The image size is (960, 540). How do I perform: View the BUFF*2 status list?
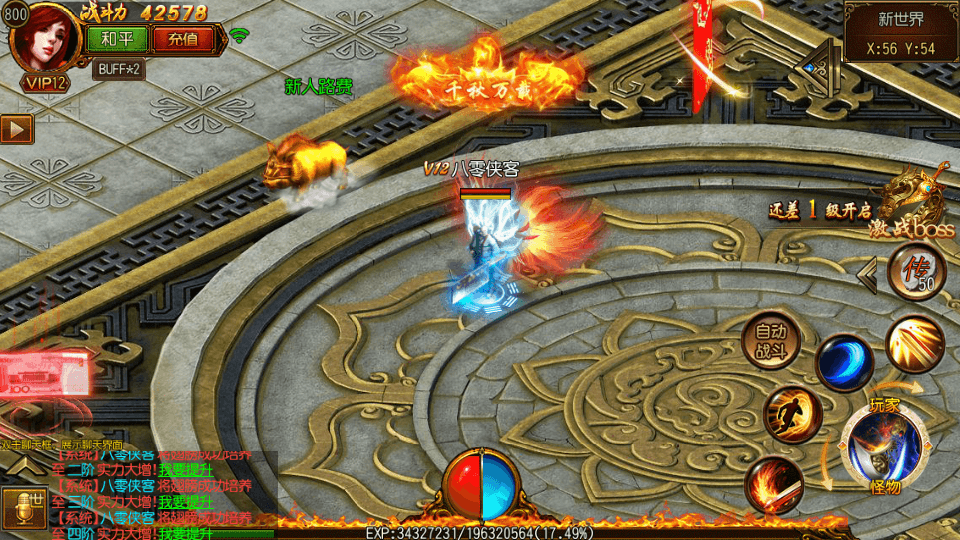point(118,69)
